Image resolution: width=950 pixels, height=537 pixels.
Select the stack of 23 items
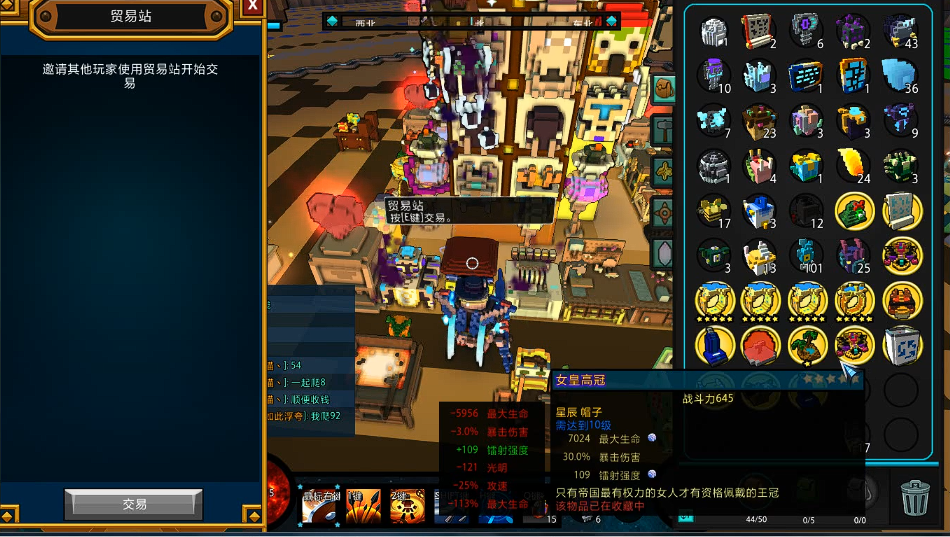(x=761, y=120)
